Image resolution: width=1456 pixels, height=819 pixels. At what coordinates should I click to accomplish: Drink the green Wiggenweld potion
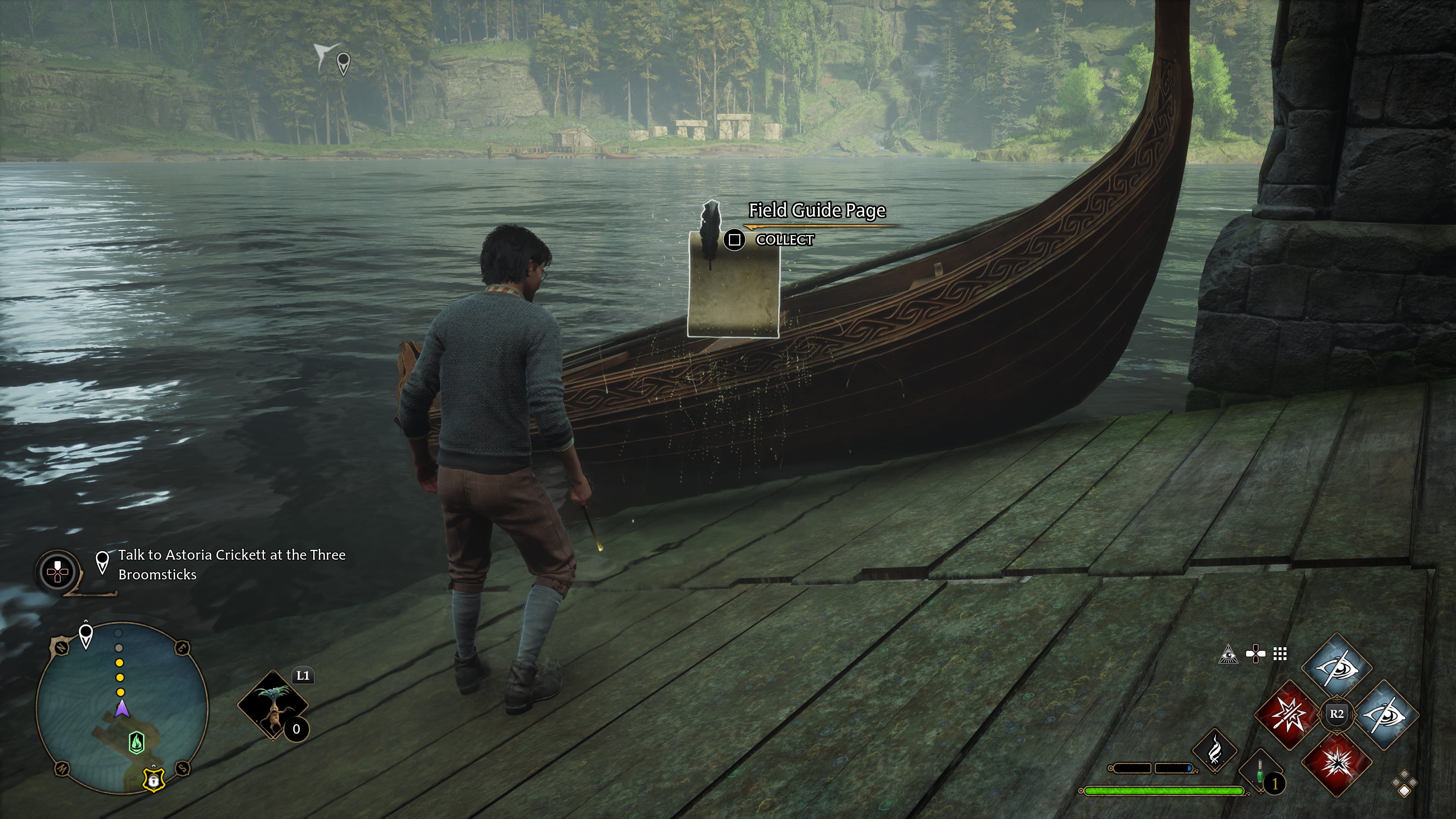point(1260,772)
